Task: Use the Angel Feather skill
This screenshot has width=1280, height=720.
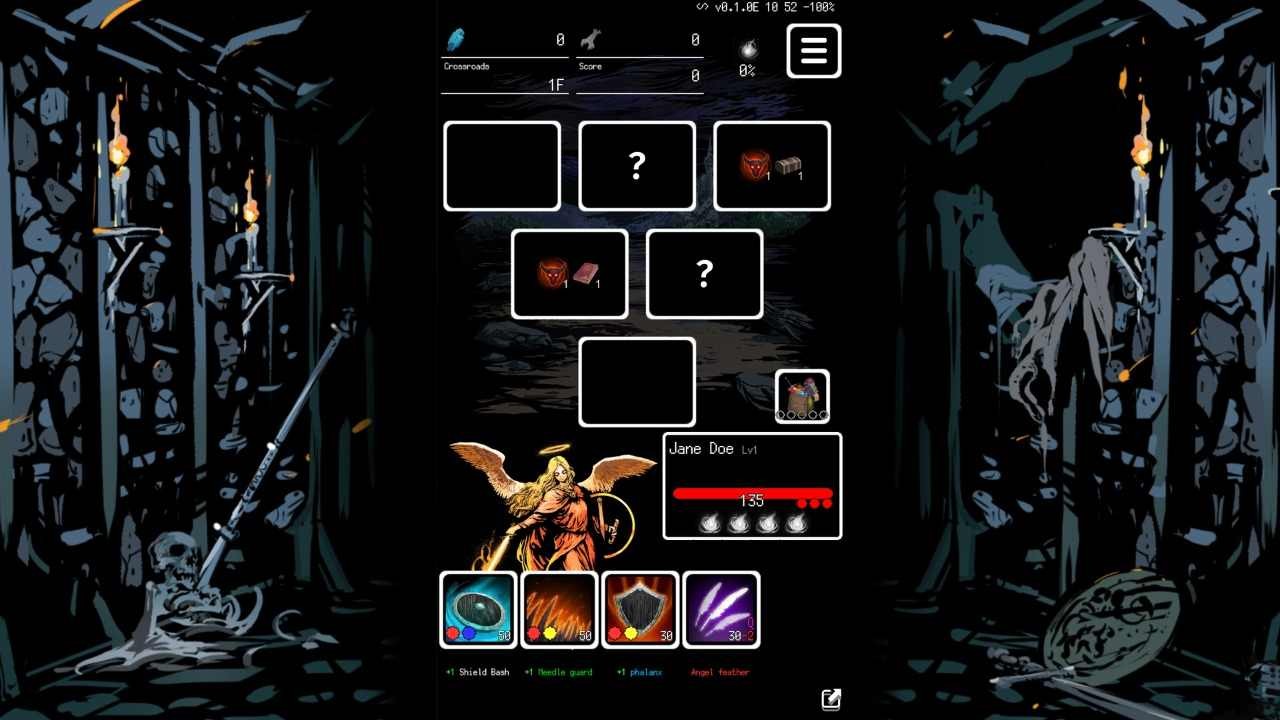Action: pos(722,610)
